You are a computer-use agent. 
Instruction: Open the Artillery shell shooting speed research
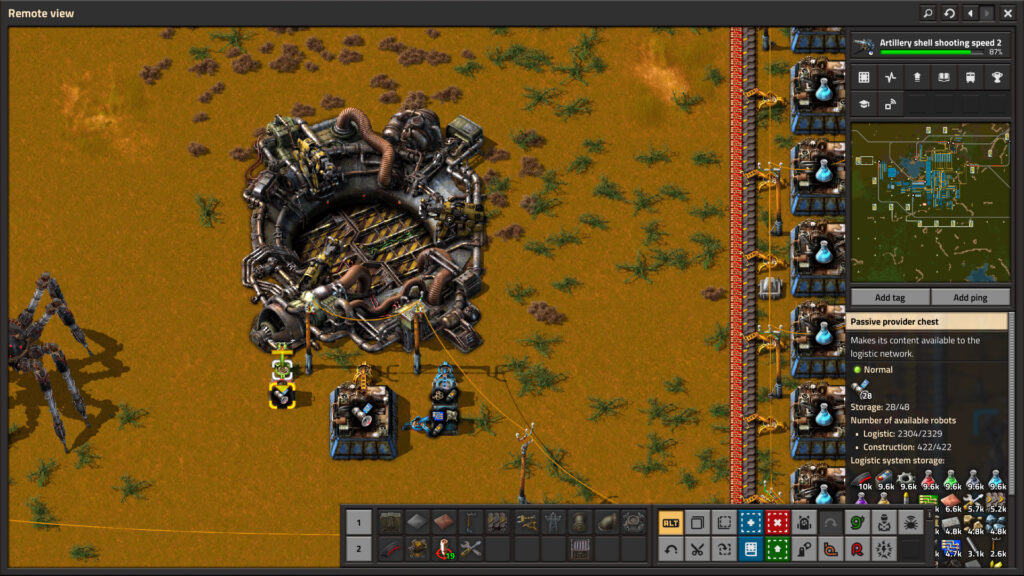[929, 46]
